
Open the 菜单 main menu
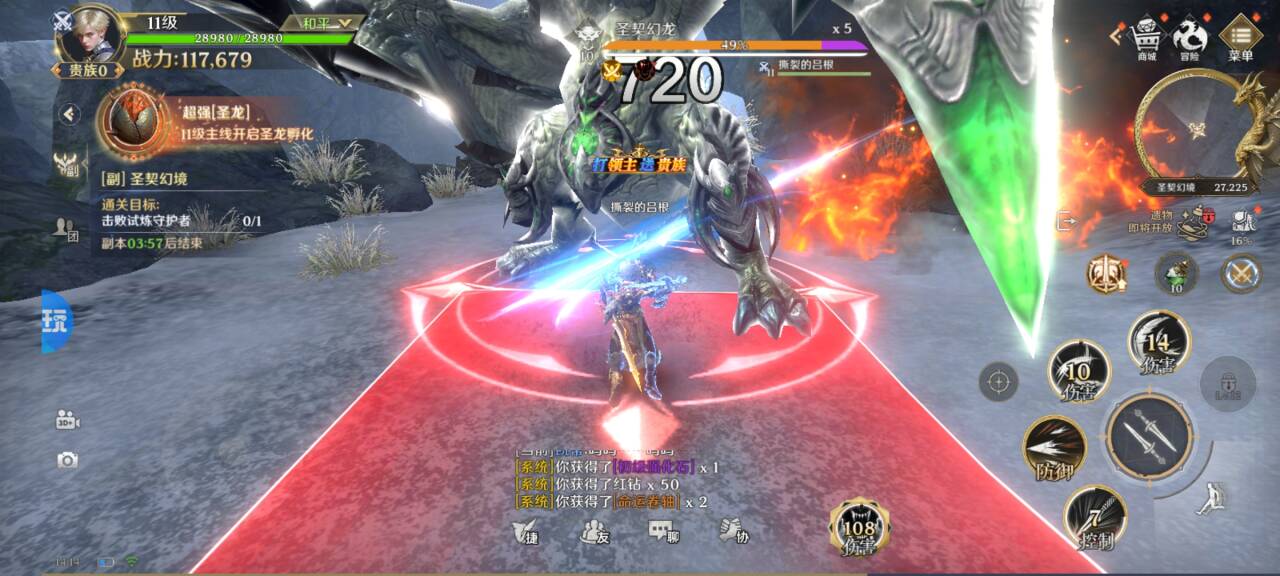click(1240, 38)
